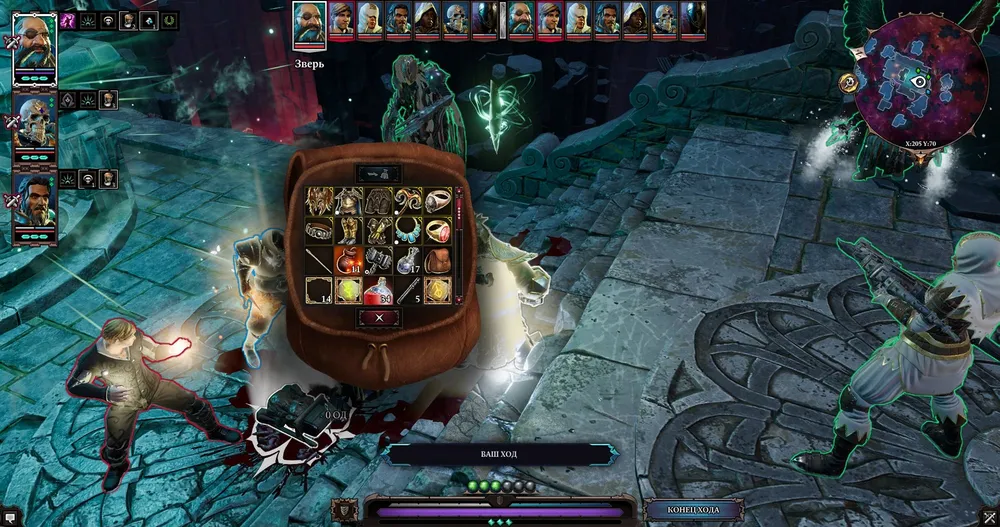The width and height of the screenshot is (1000, 527).
Task: Select the skull ring in the backpack
Action: (x=438, y=200)
